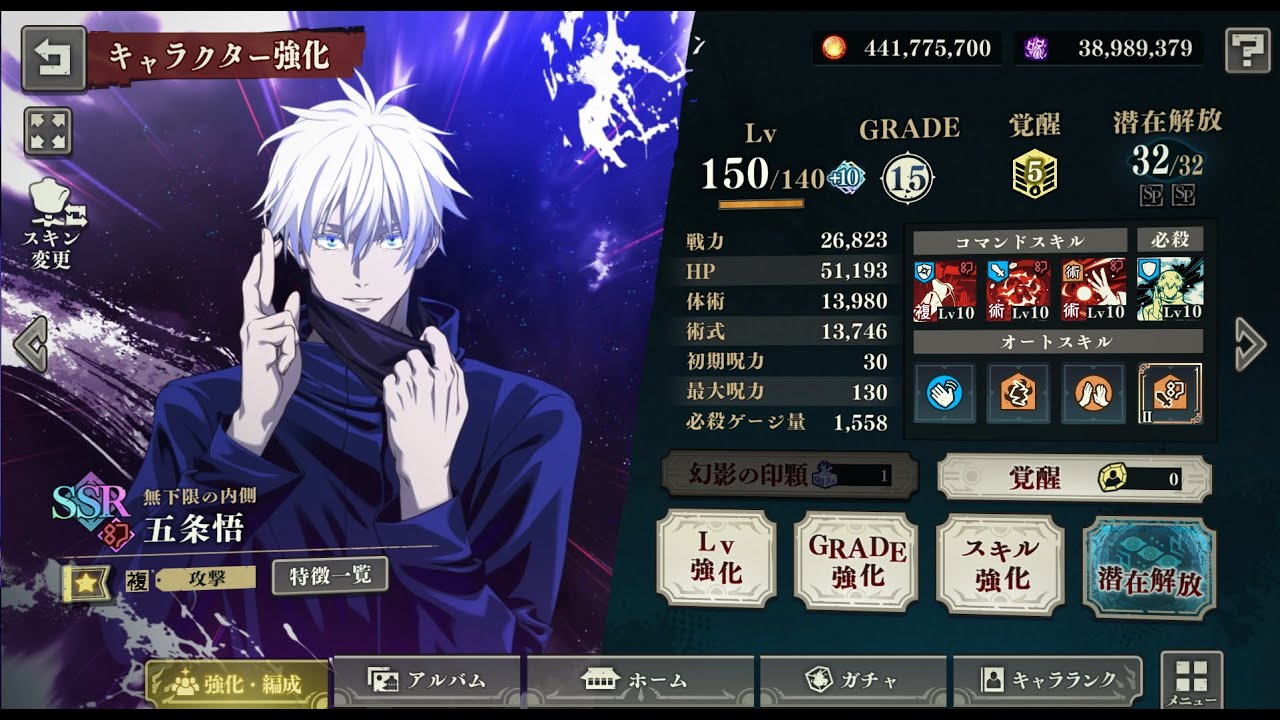This screenshot has height=720, width=1280.
Task: Go to the ホーム home tab
Action: point(640,681)
